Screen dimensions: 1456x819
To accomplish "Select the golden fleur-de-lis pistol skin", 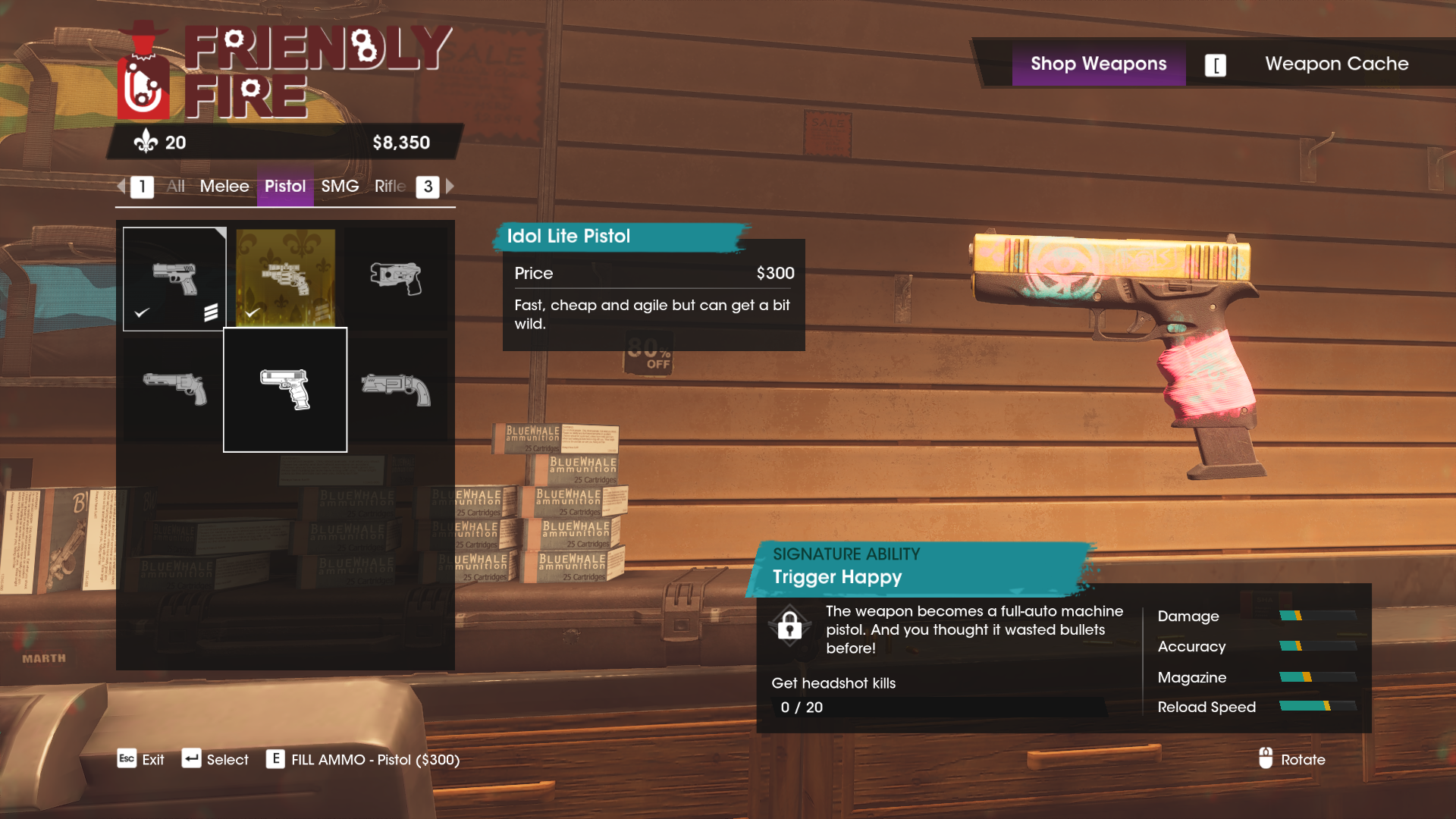I will [x=285, y=278].
